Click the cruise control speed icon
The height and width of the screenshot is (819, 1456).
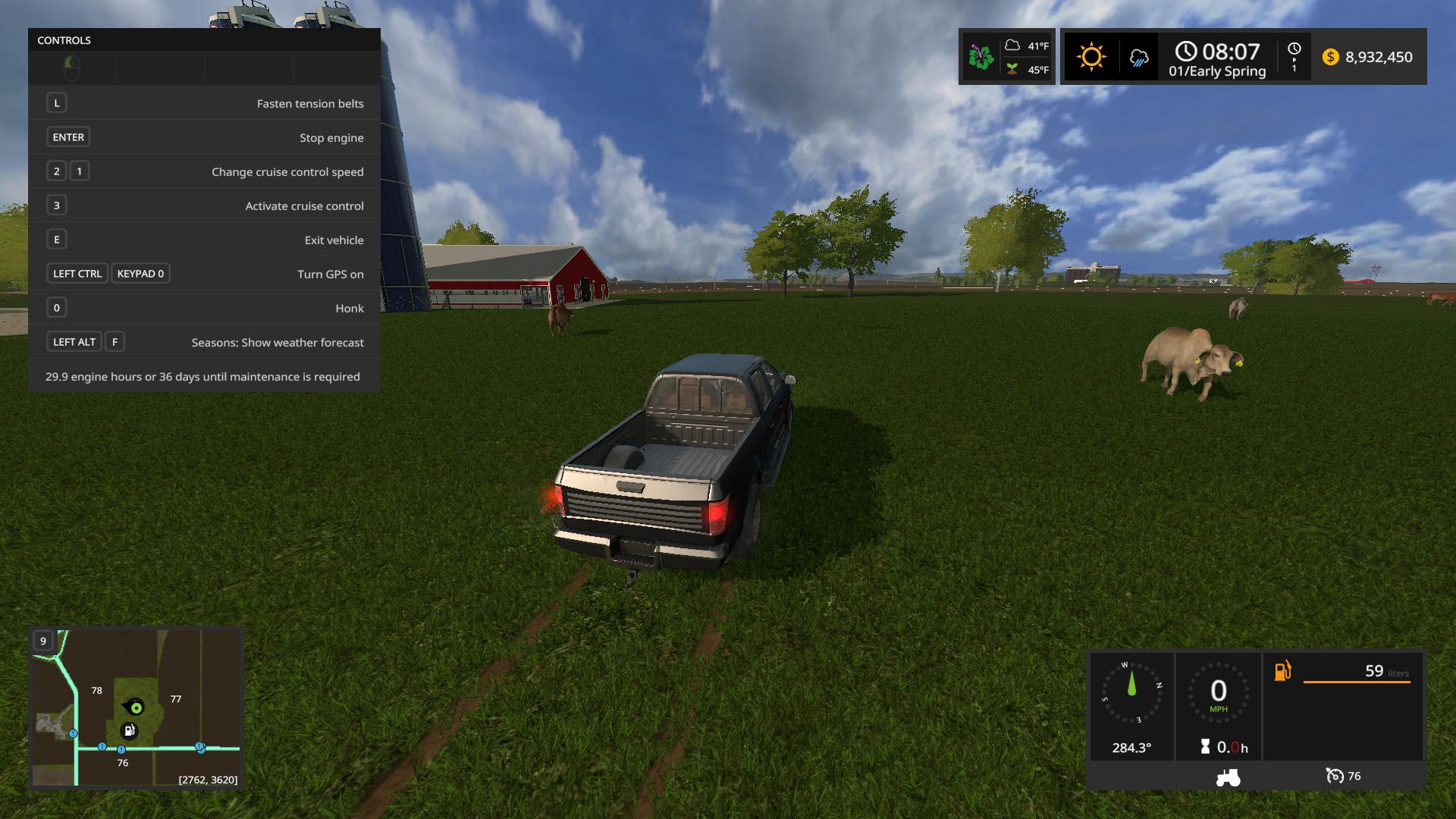(x=1334, y=776)
